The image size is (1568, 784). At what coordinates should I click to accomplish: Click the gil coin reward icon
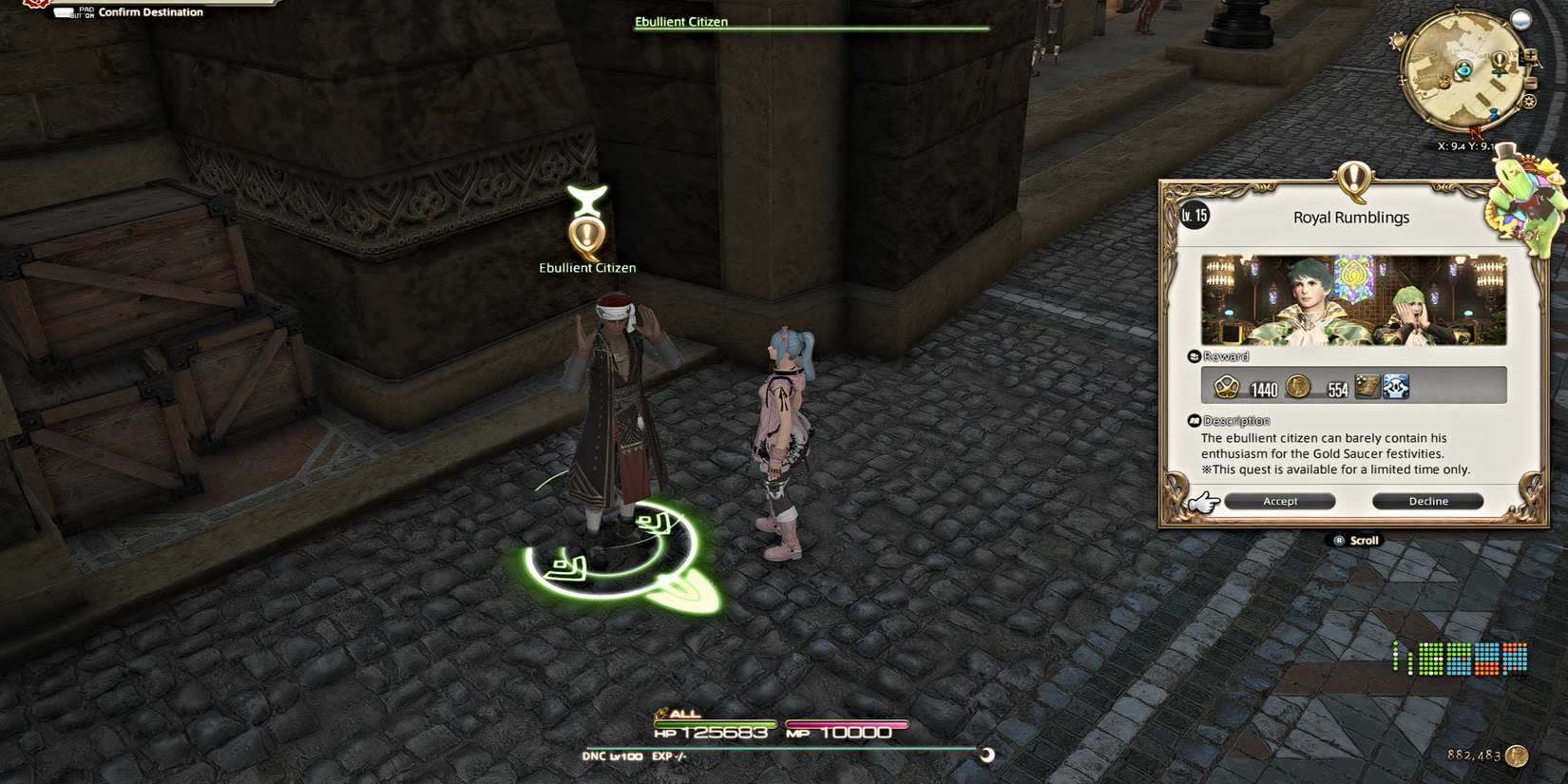(1298, 386)
